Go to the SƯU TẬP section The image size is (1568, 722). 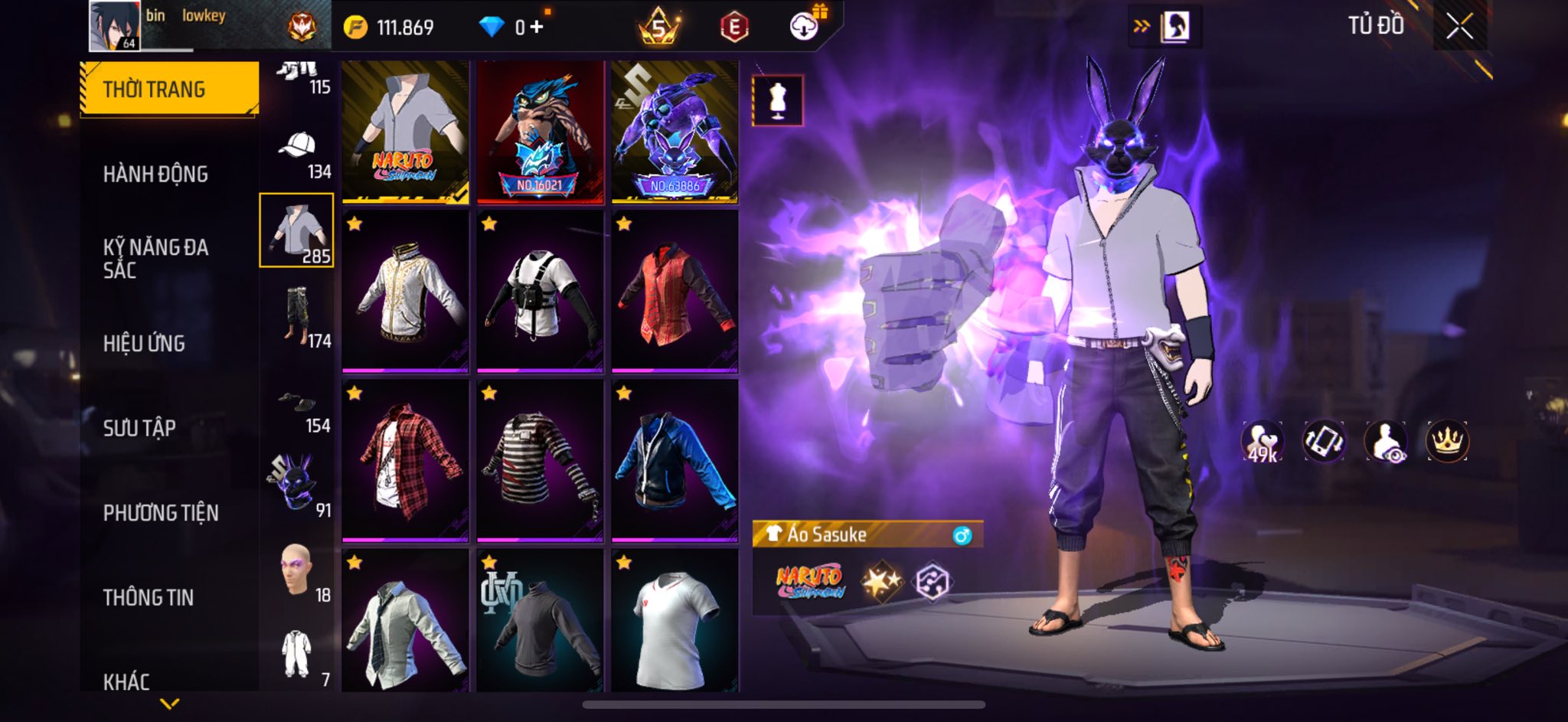(x=139, y=428)
